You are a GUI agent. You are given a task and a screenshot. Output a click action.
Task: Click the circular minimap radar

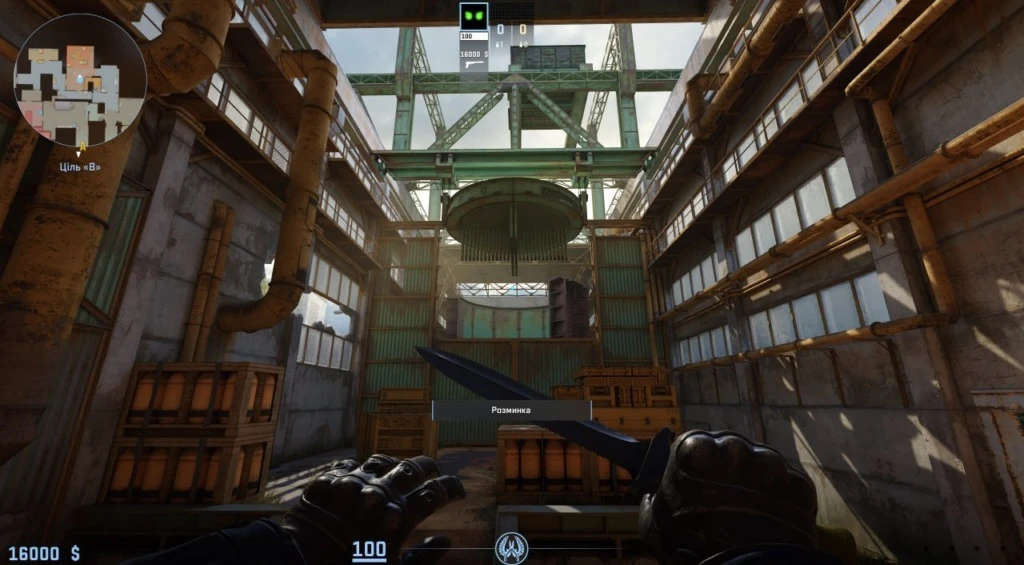[80, 80]
